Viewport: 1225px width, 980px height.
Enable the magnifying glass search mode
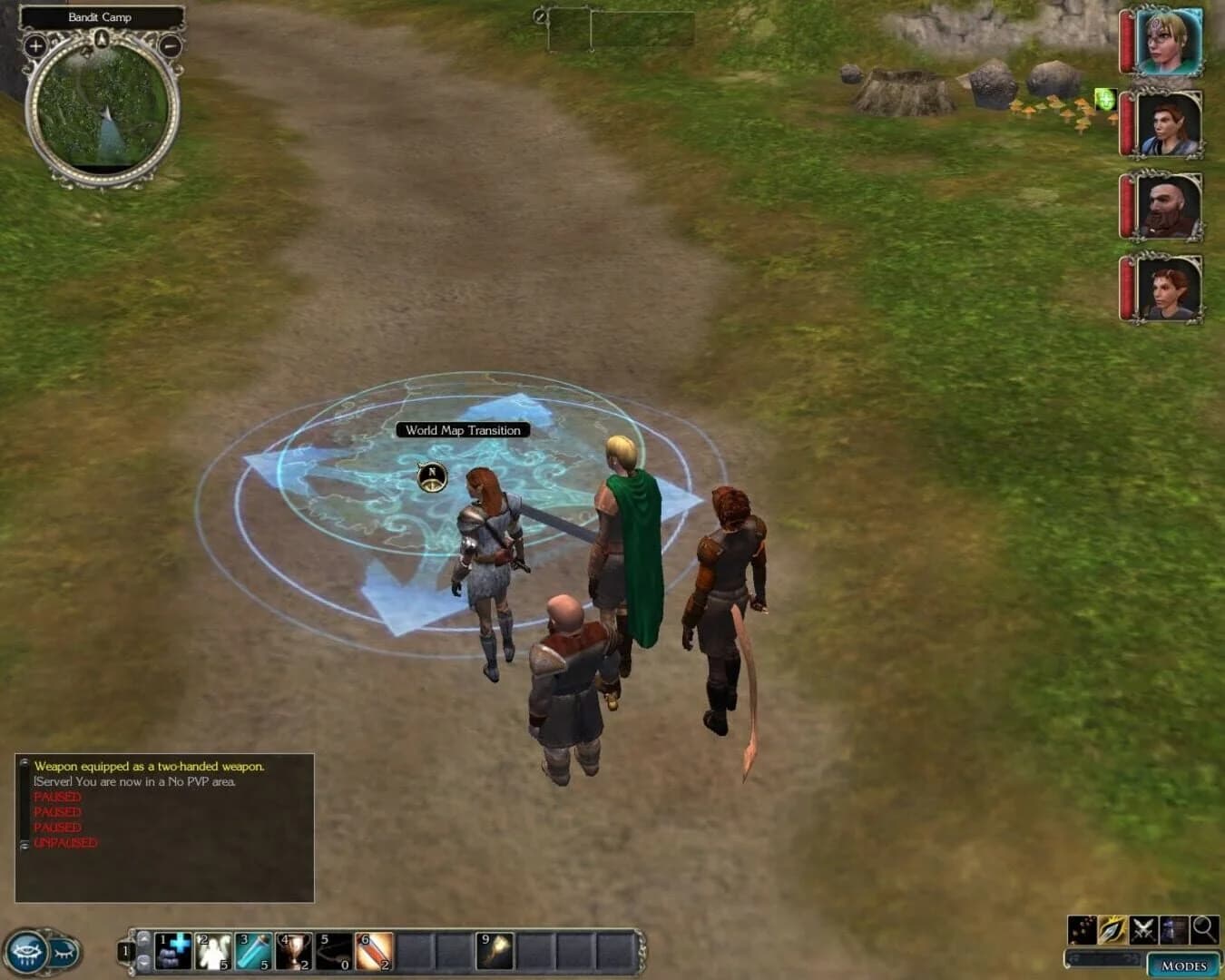1204,930
